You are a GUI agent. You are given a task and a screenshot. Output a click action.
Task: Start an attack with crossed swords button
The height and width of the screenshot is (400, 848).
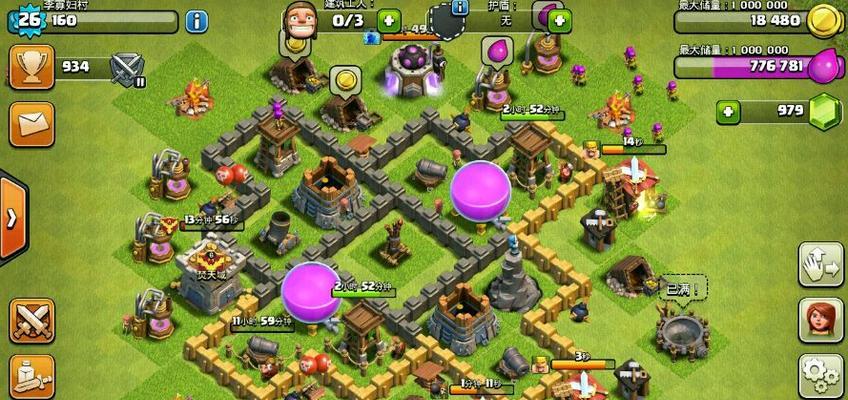(31, 320)
